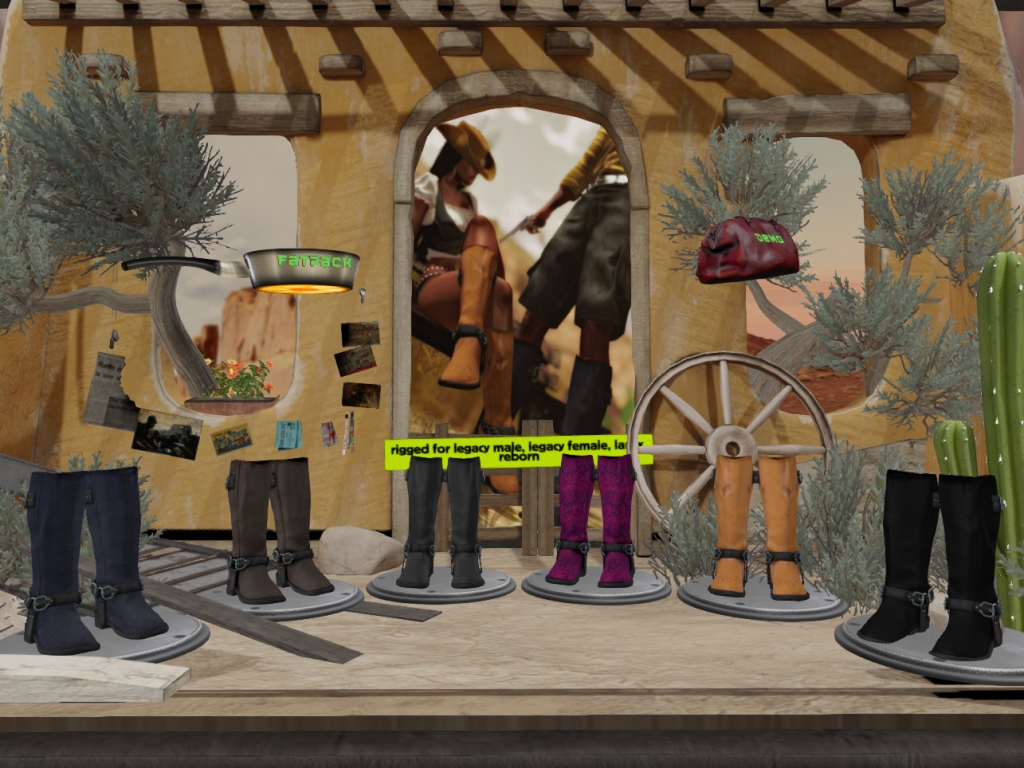Grab the red DEMO bag

pos(747,250)
